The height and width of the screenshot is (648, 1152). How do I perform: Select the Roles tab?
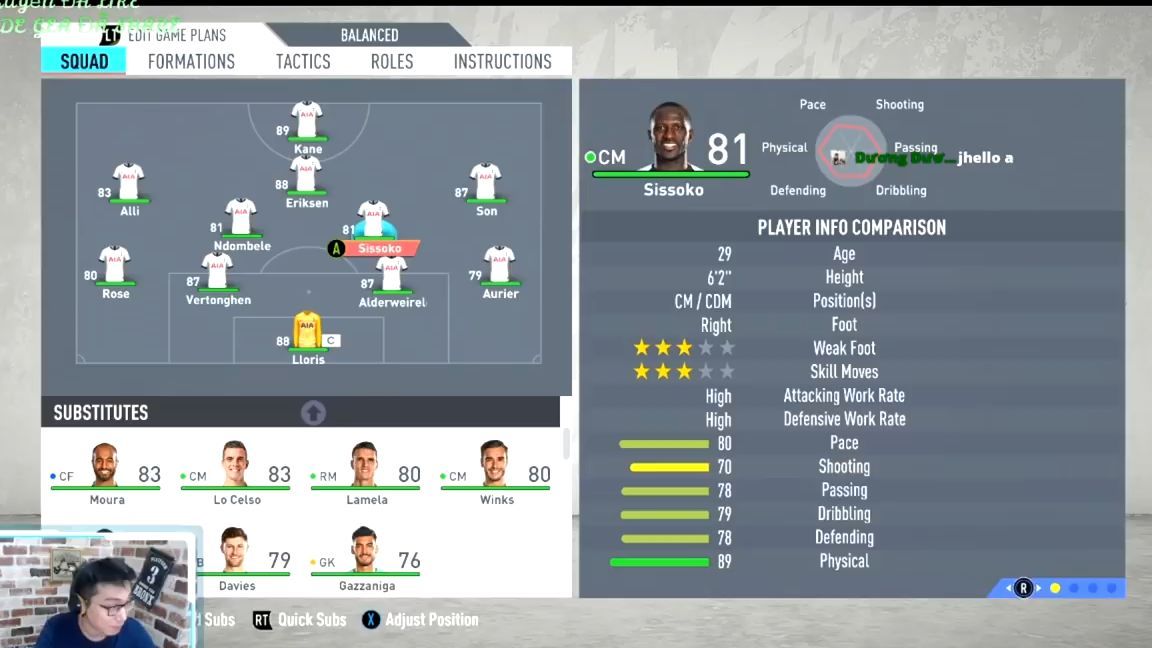click(x=392, y=61)
